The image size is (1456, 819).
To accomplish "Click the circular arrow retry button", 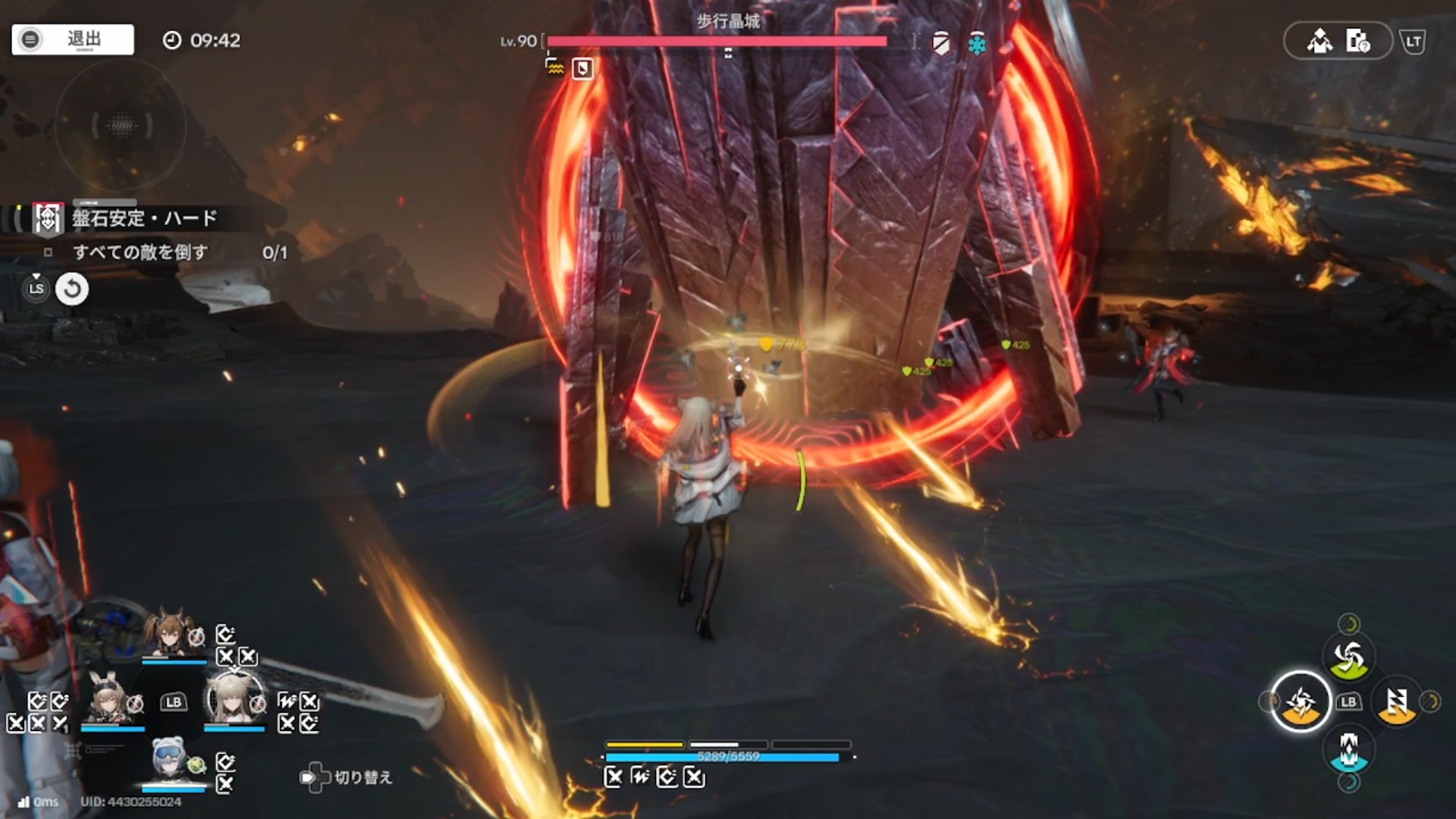I will [72, 289].
